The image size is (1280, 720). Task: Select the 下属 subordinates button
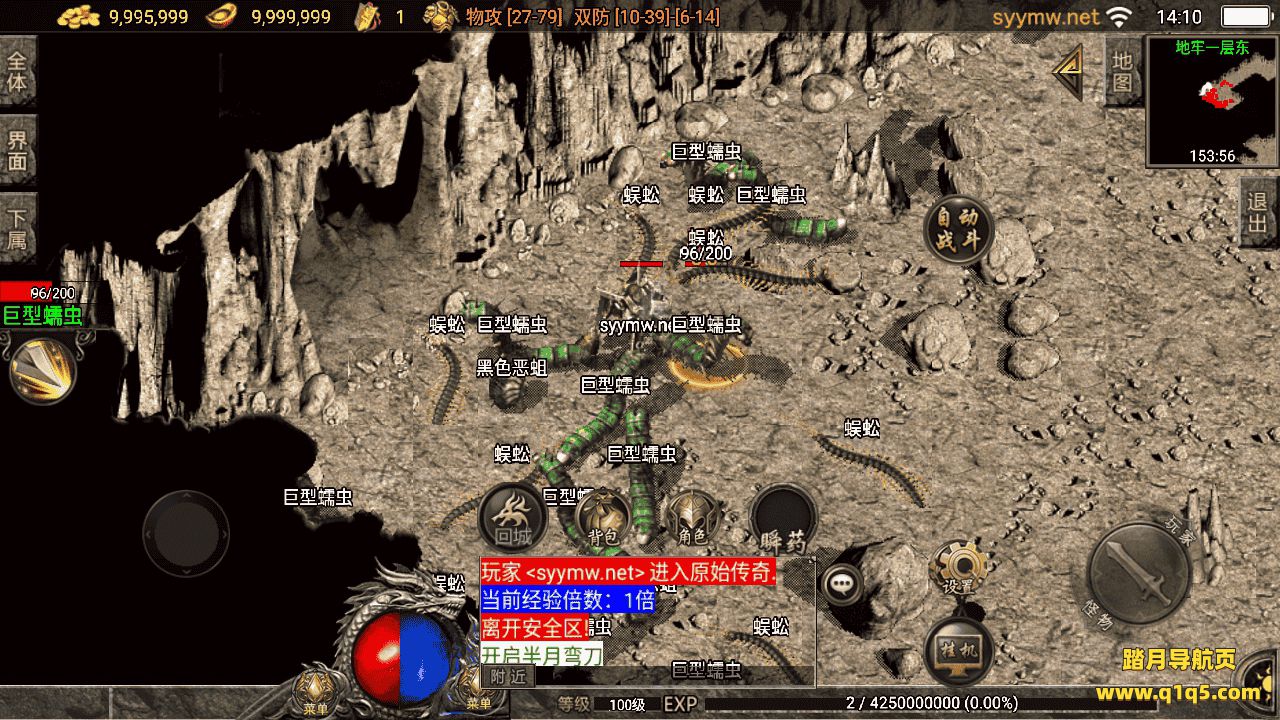point(18,229)
